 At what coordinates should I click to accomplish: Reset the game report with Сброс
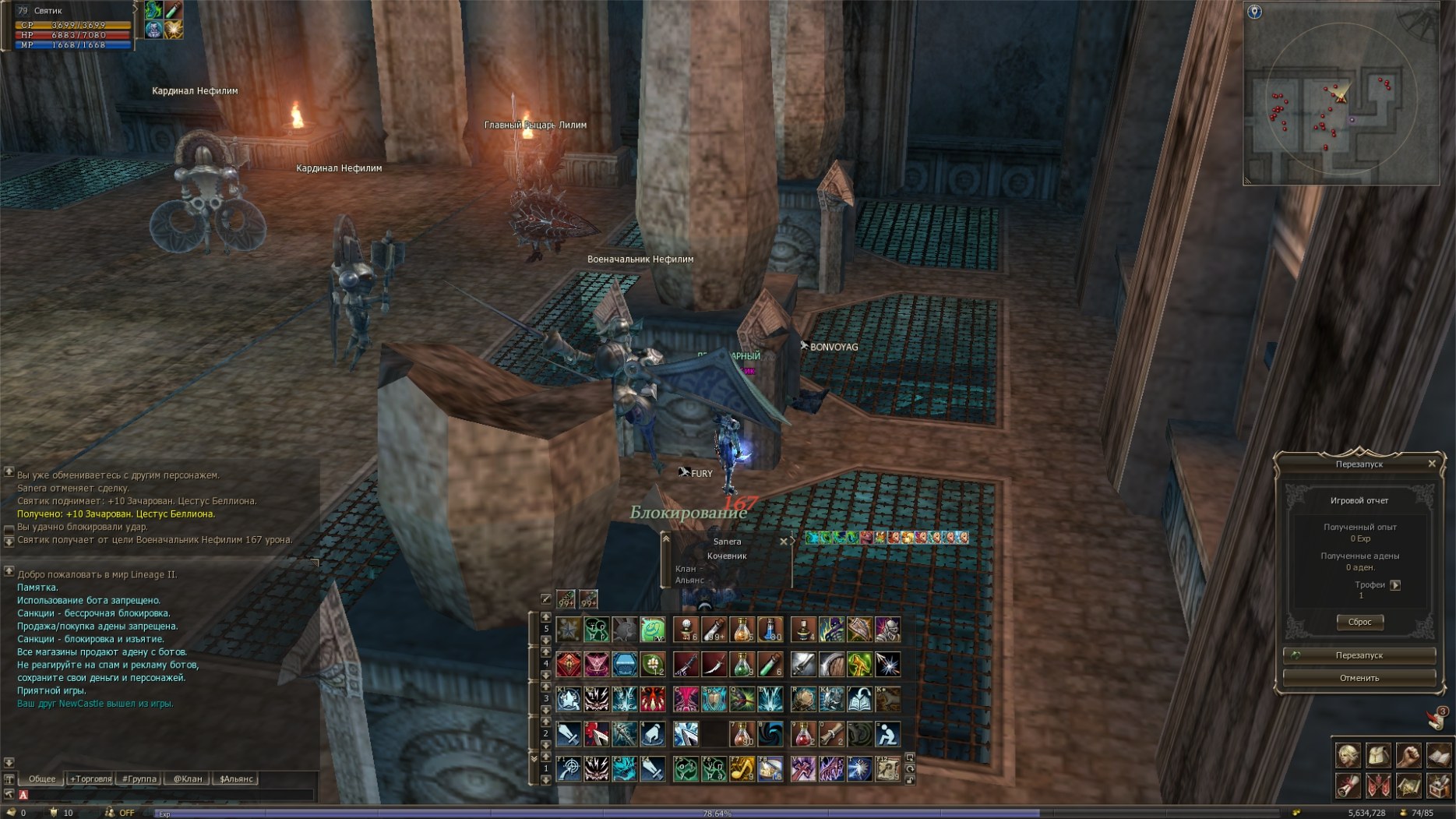(1359, 622)
